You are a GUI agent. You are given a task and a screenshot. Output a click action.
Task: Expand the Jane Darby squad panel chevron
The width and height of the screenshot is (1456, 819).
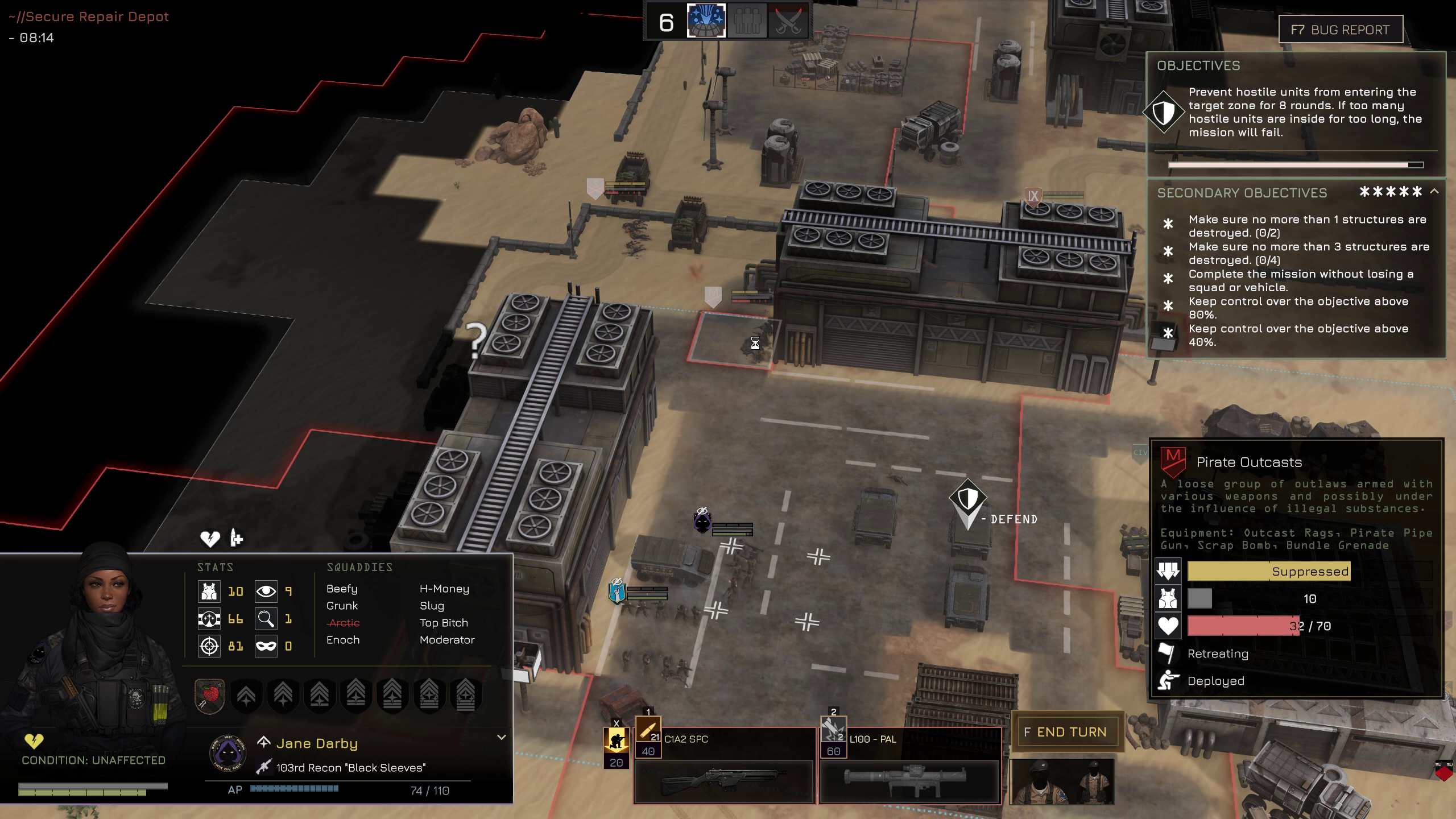(x=501, y=737)
